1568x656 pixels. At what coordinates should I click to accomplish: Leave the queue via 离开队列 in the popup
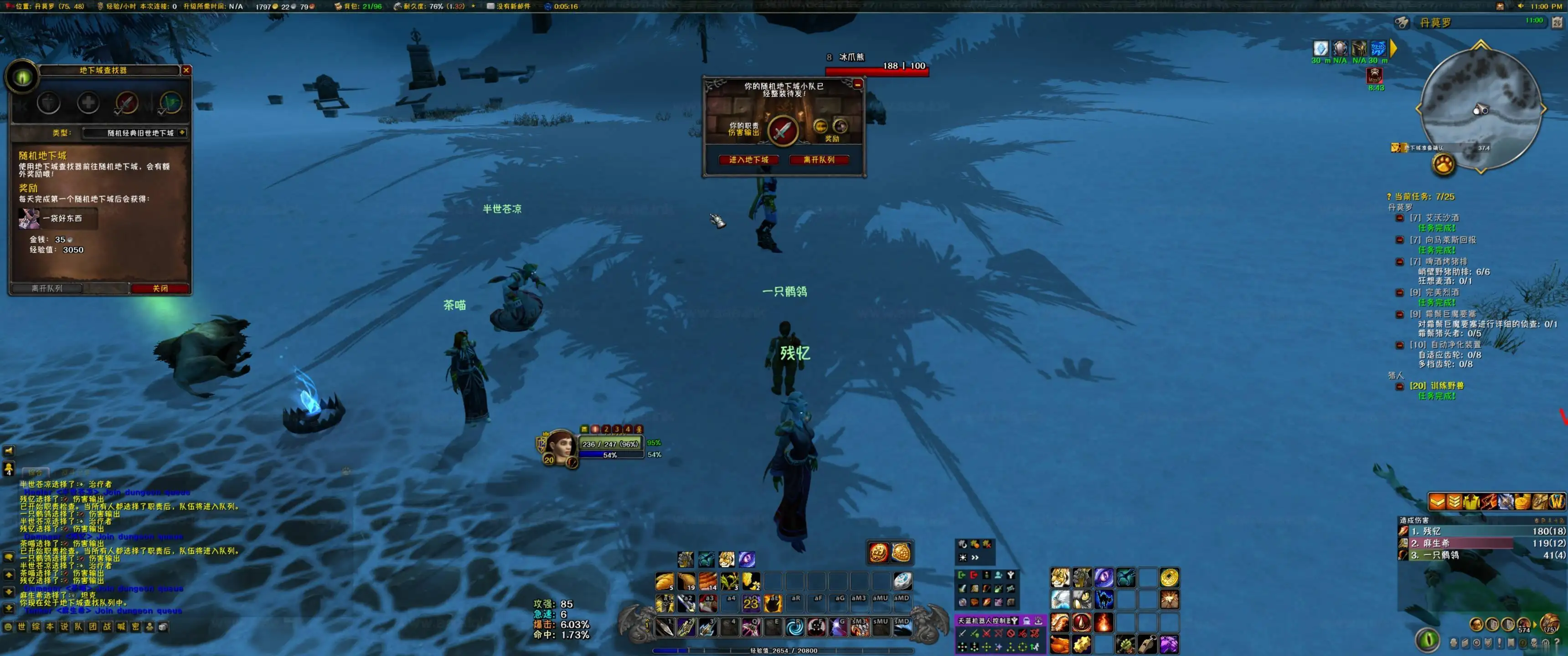(x=818, y=160)
